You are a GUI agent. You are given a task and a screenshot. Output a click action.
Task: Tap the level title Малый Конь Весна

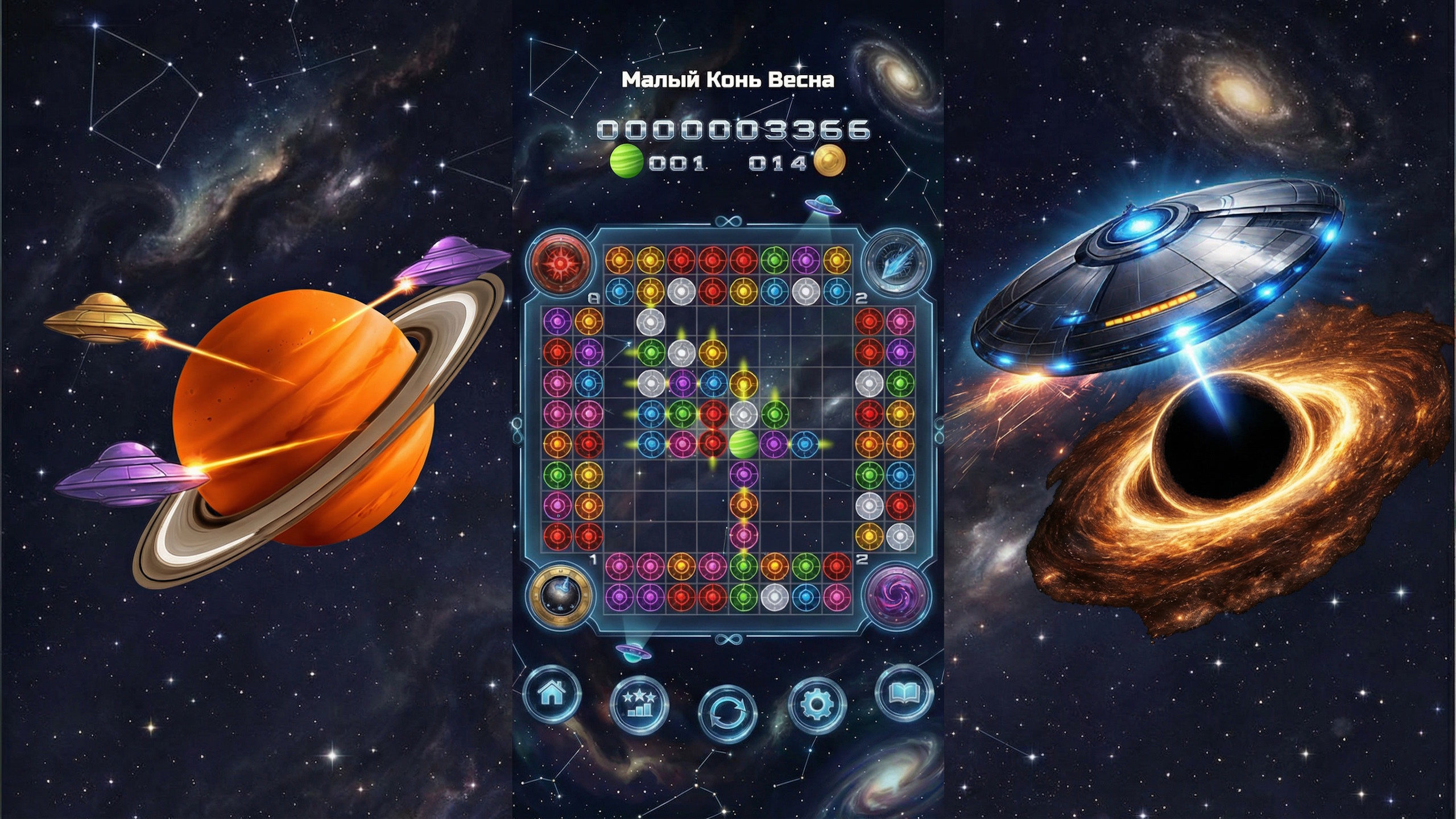[x=729, y=80]
